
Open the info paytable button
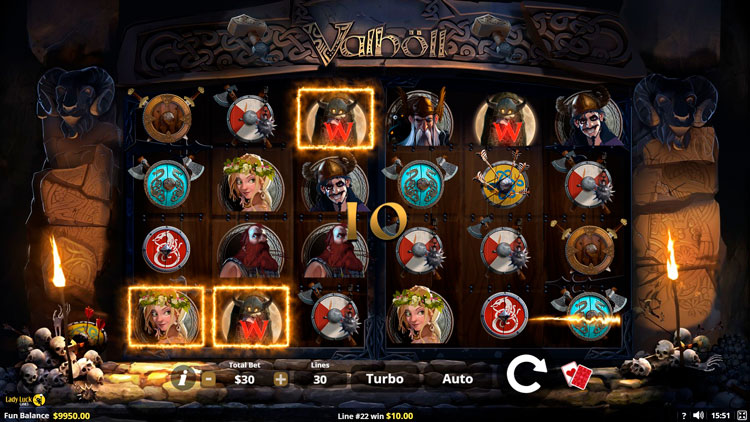click(x=181, y=378)
